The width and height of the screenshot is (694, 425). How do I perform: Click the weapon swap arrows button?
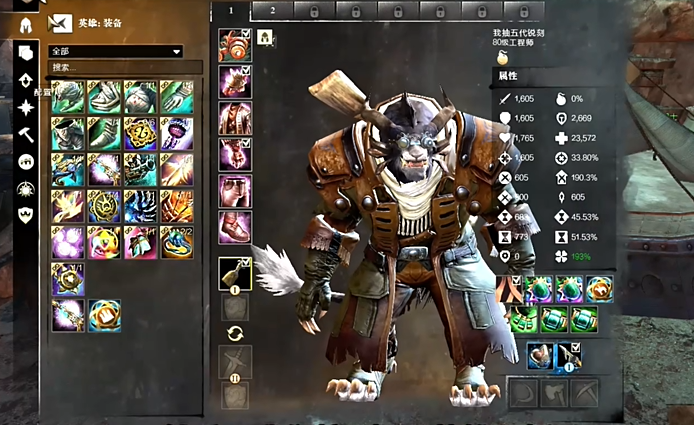pos(235,333)
